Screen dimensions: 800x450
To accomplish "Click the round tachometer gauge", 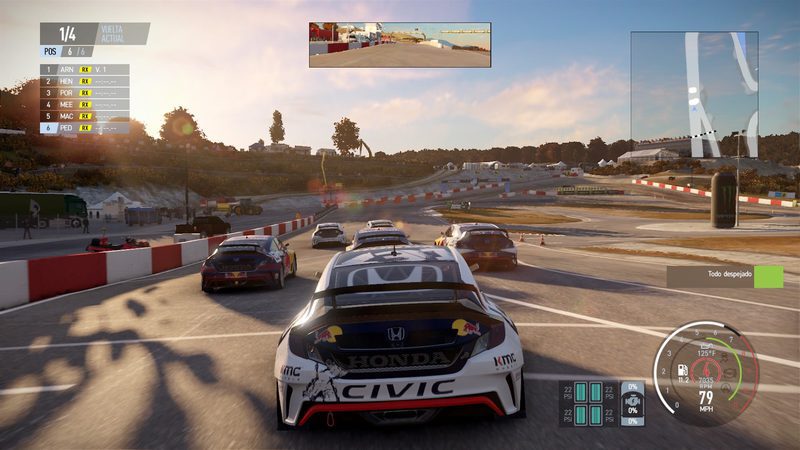I will (705, 373).
